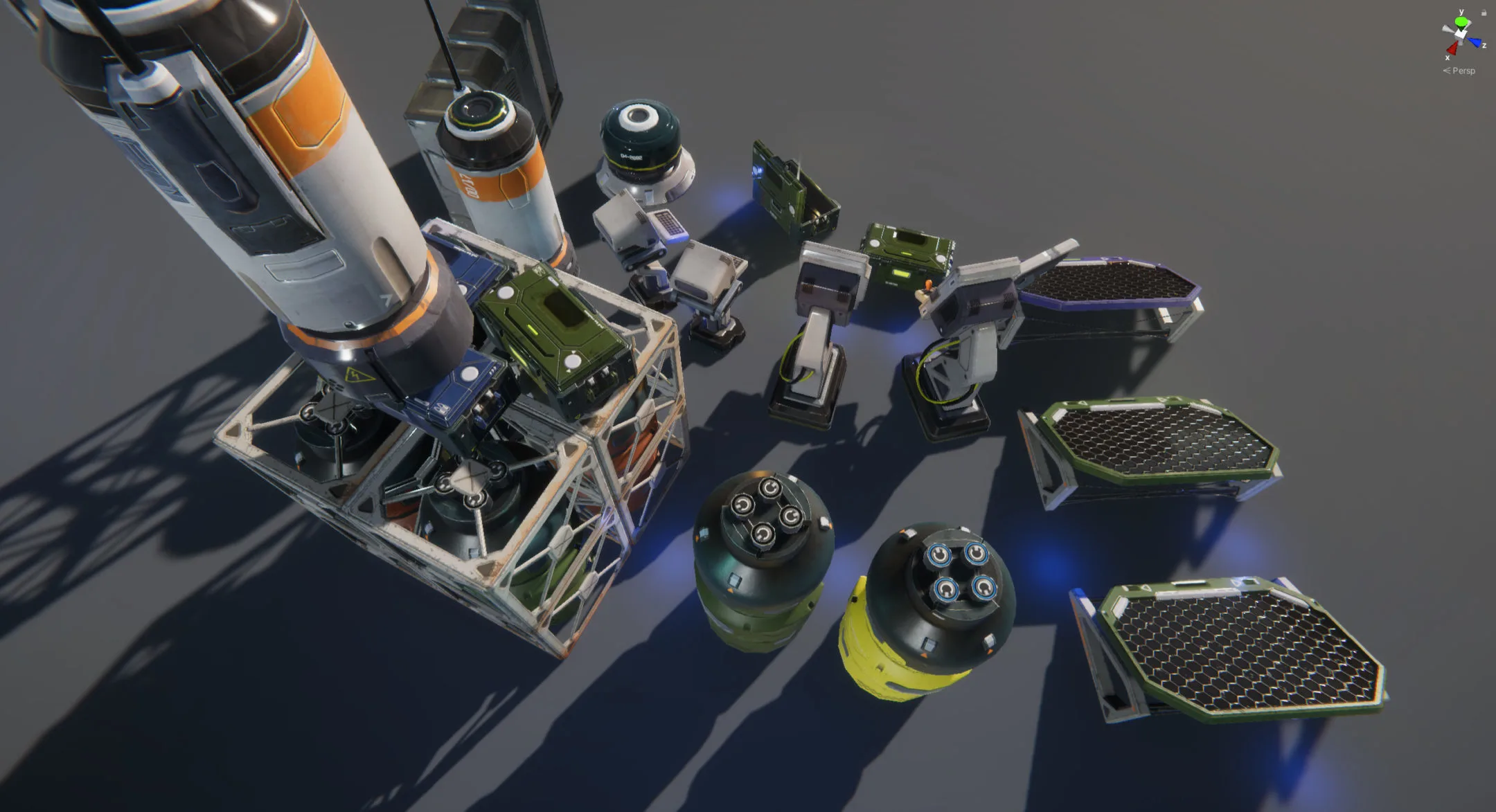Click the small arrow left of the Persp label
The image size is (1496, 812).
(x=1447, y=71)
